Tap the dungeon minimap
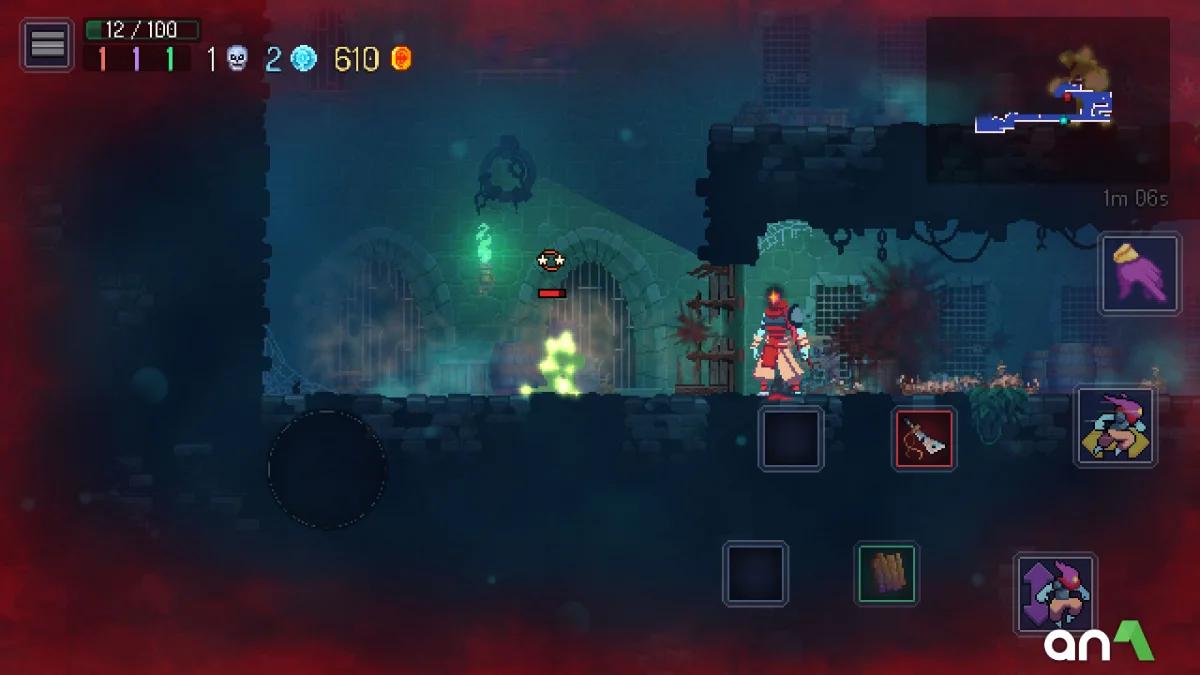This screenshot has width=1200, height=675. click(x=1047, y=100)
